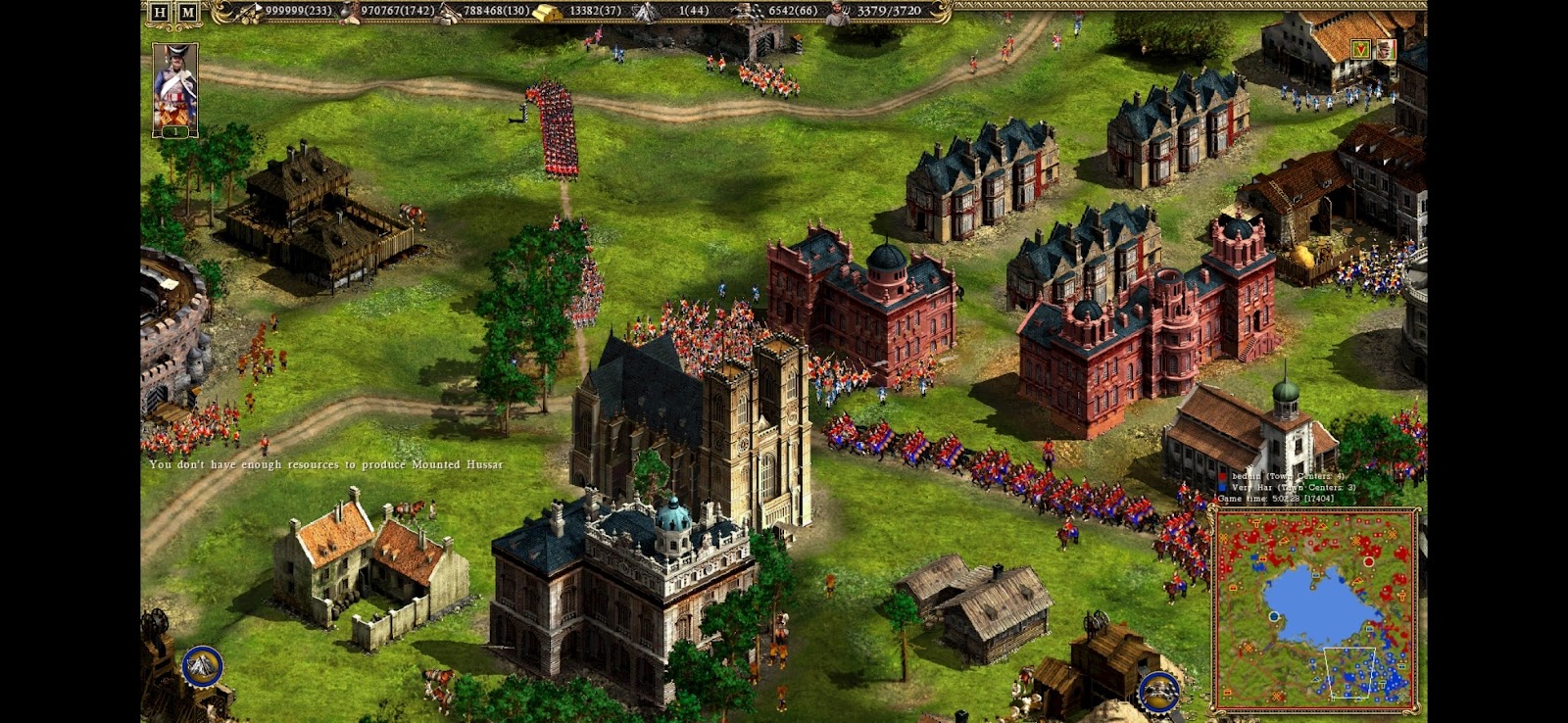Select the hussar officer portrait card

(x=175, y=89)
